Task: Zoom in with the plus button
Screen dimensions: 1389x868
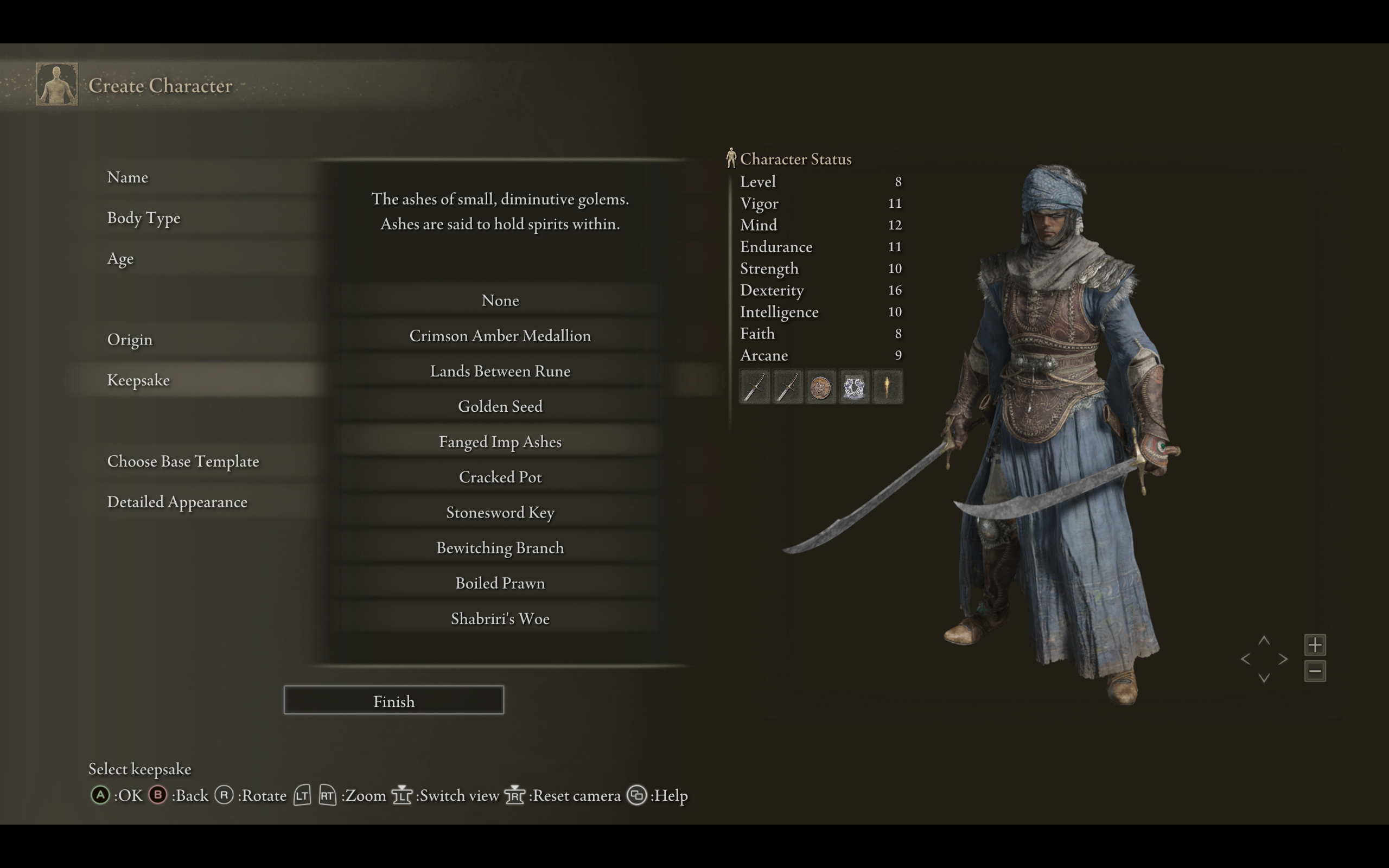Action: (x=1315, y=644)
